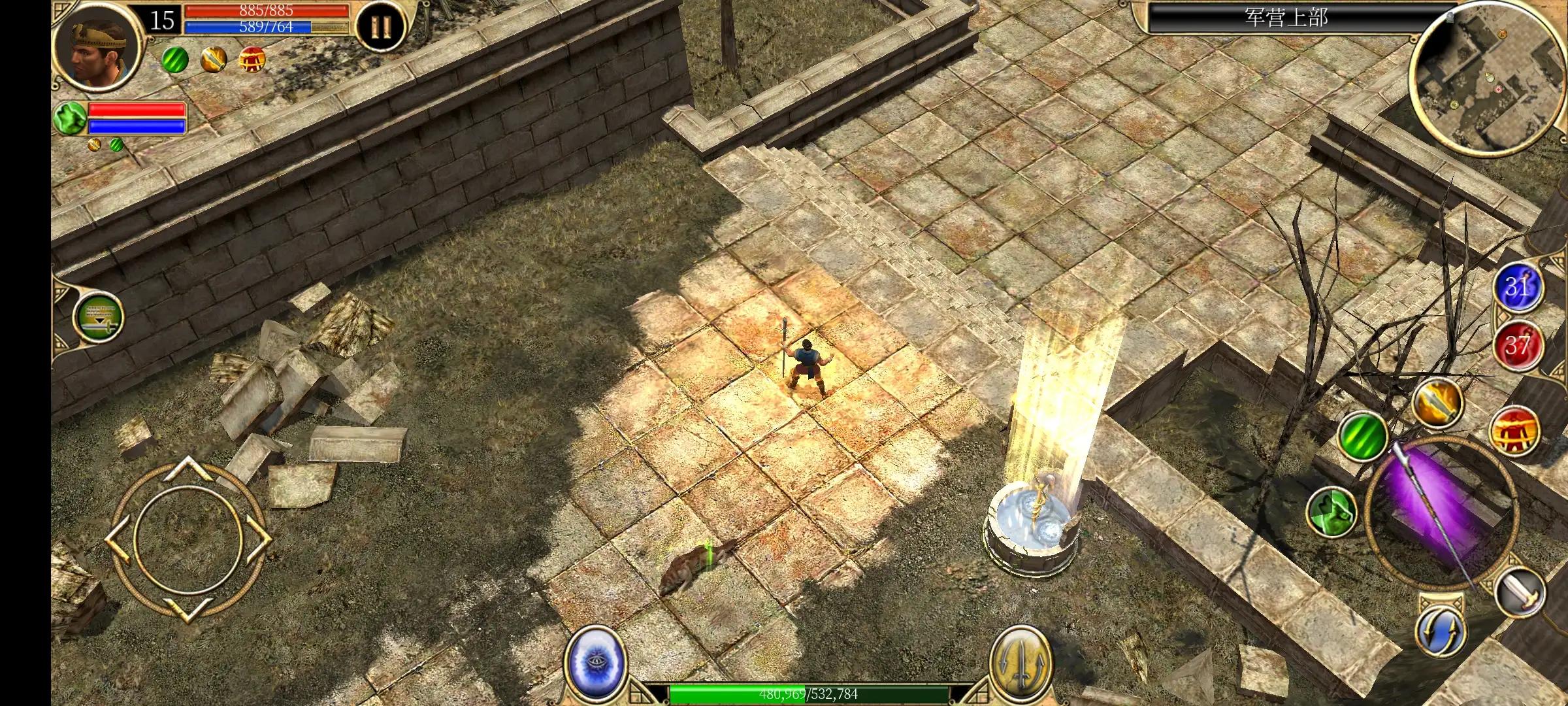Drink the blue mana potion
Screen dimensions: 1568x706
point(1518,288)
